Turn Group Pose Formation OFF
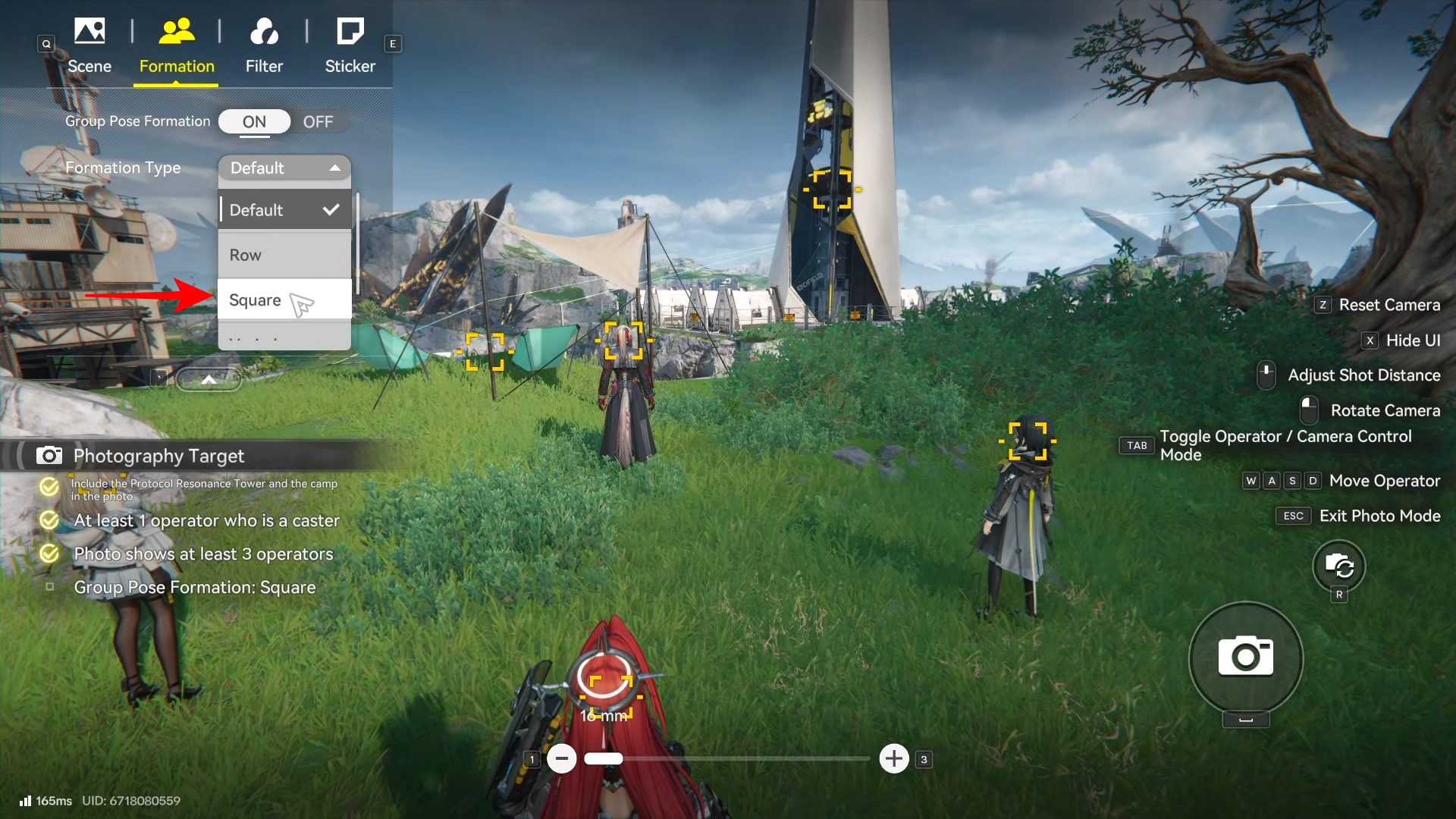 (x=318, y=122)
